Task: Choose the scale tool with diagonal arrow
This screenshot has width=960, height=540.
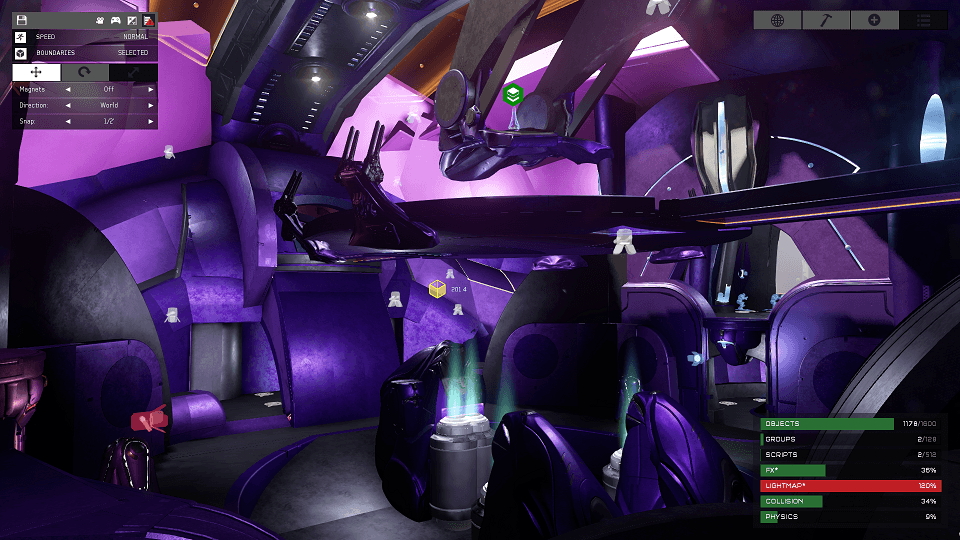Action: (133, 73)
